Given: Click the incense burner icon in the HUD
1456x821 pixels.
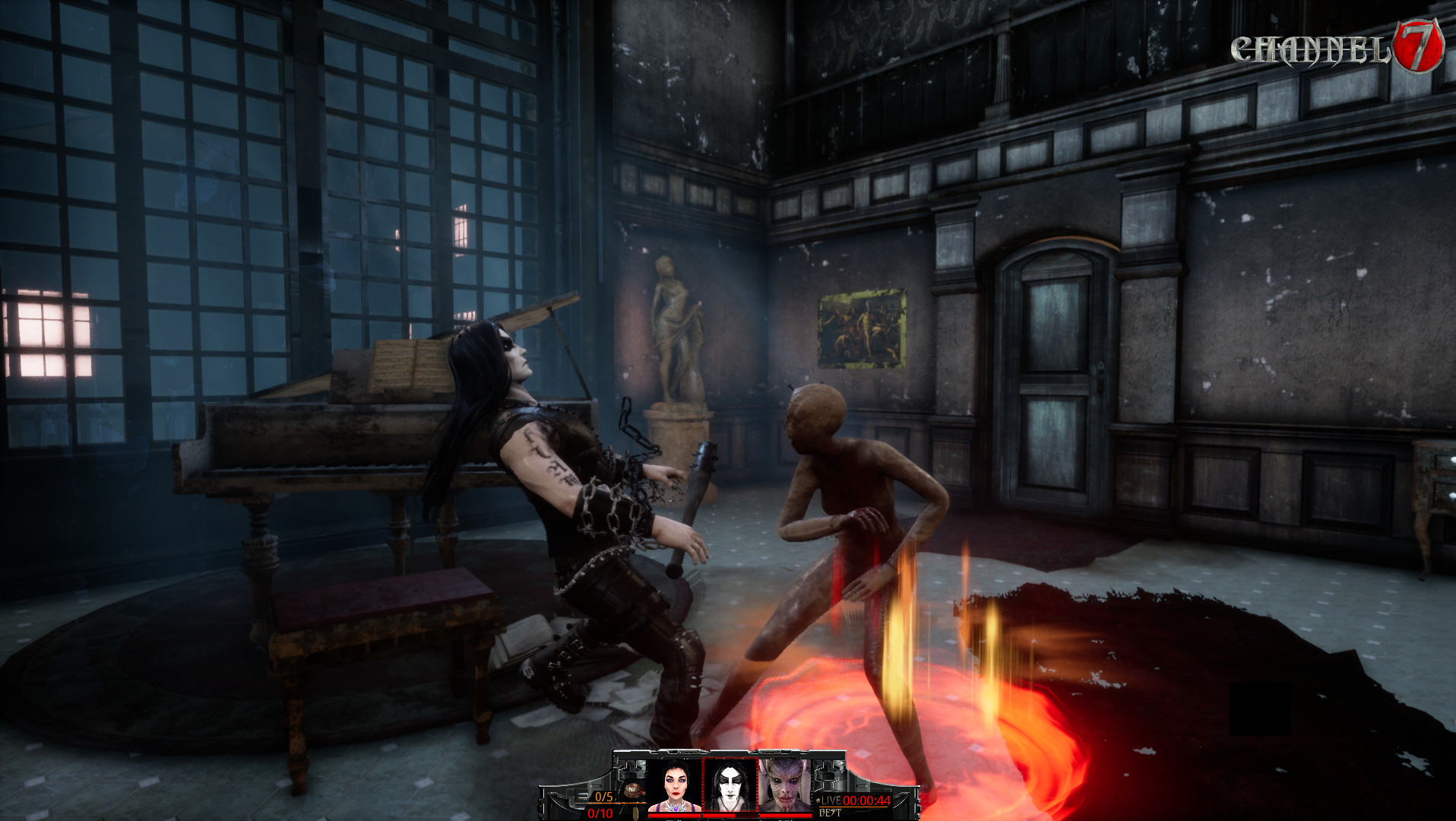Looking at the screenshot, I should tap(632, 789).
